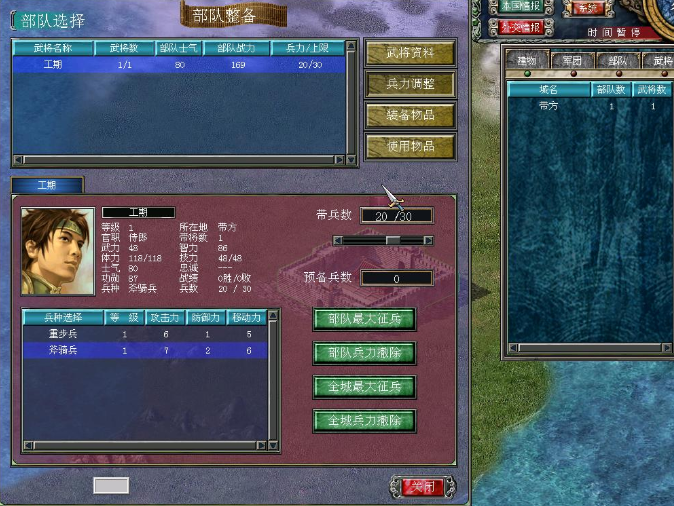Open the 王珊 general tab
Image resolution: width=674 pixels, height=506 pixels.
point(47,185)
